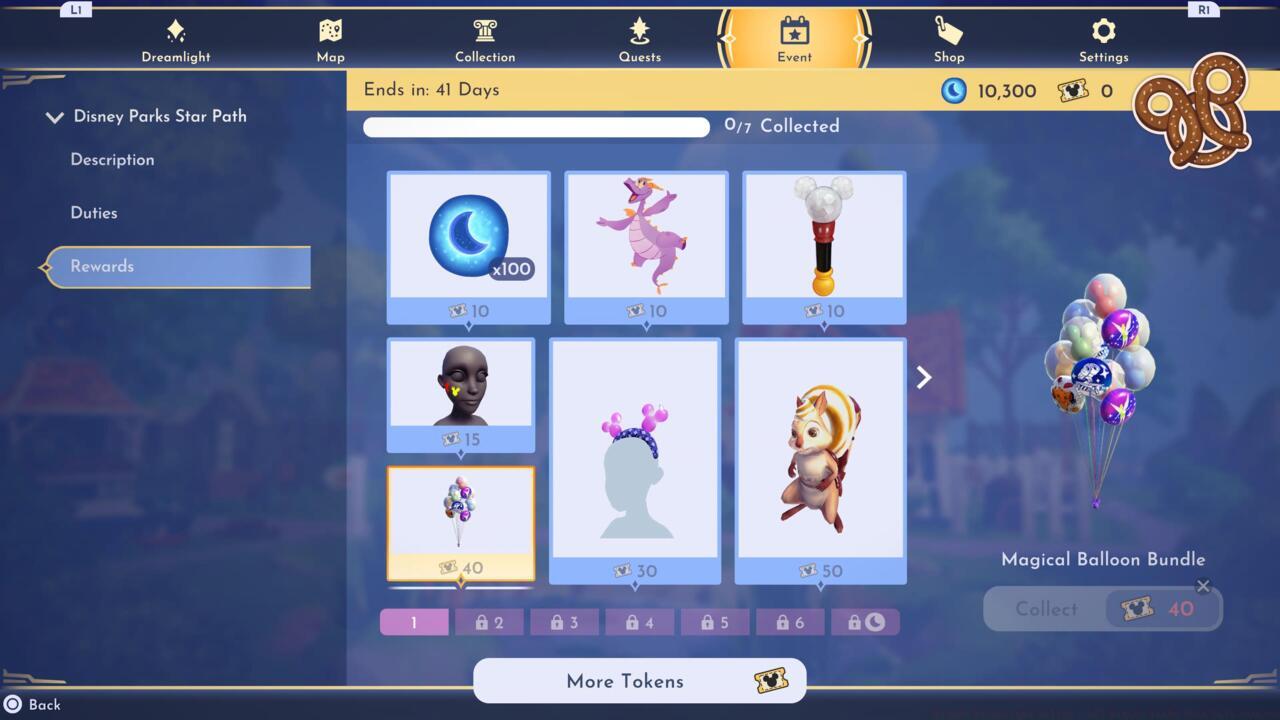Open the Shop screen
This screenshot has height=720, width=1280.
click(x=948, y=38)
